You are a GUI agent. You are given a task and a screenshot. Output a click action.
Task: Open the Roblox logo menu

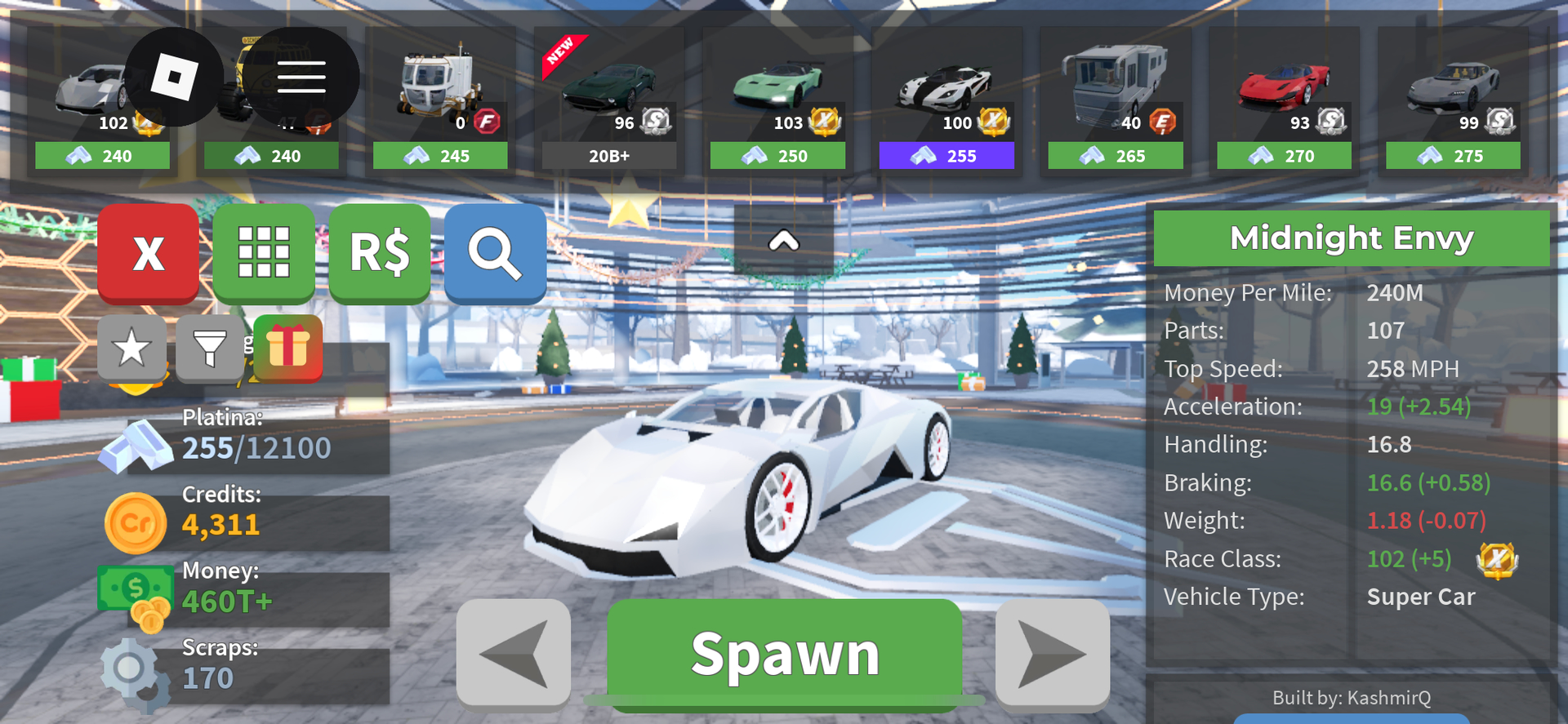point(174,77)
